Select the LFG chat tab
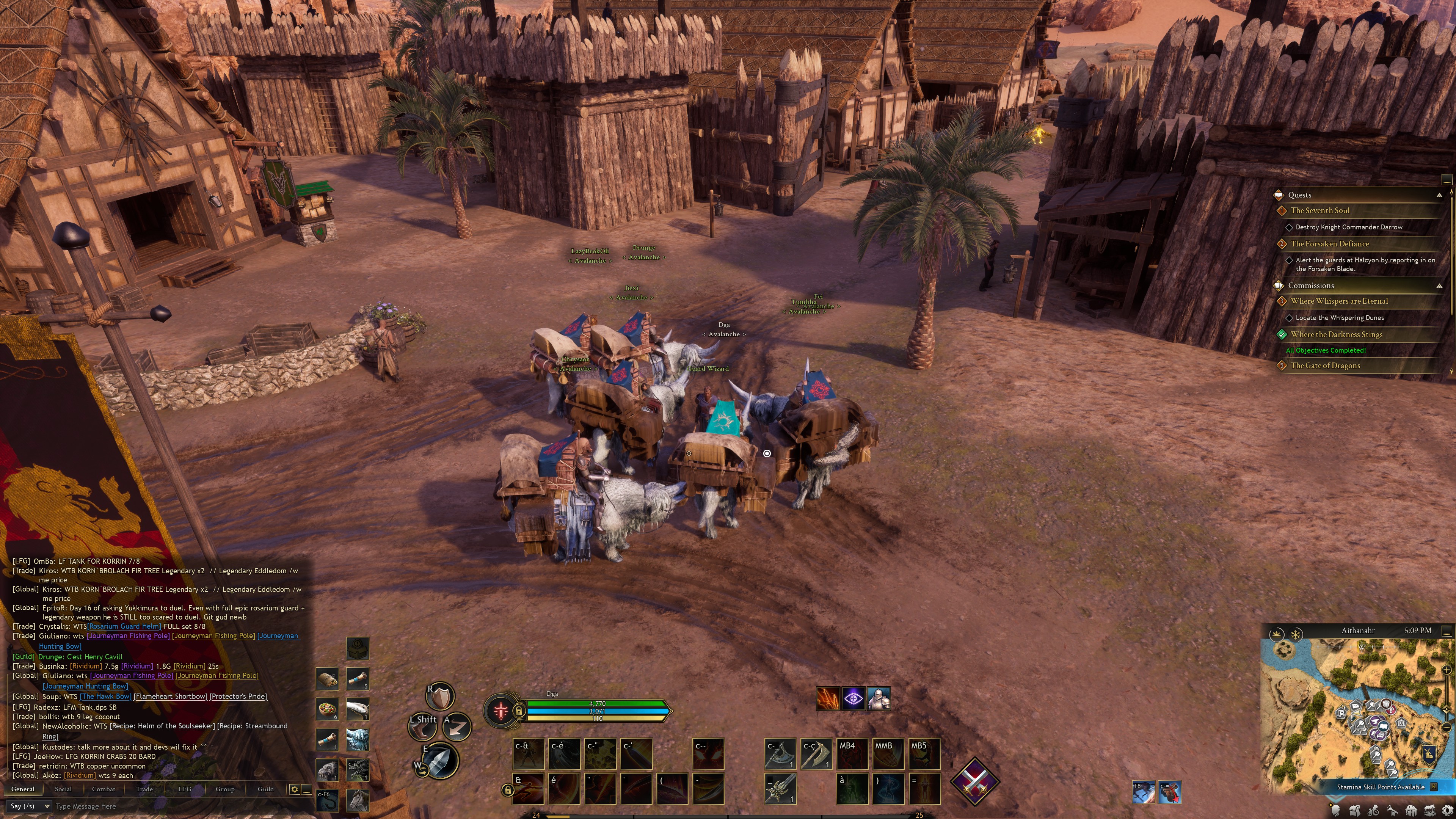The height and width of the screenshot is (819, 1456). [x=185, y=789]
